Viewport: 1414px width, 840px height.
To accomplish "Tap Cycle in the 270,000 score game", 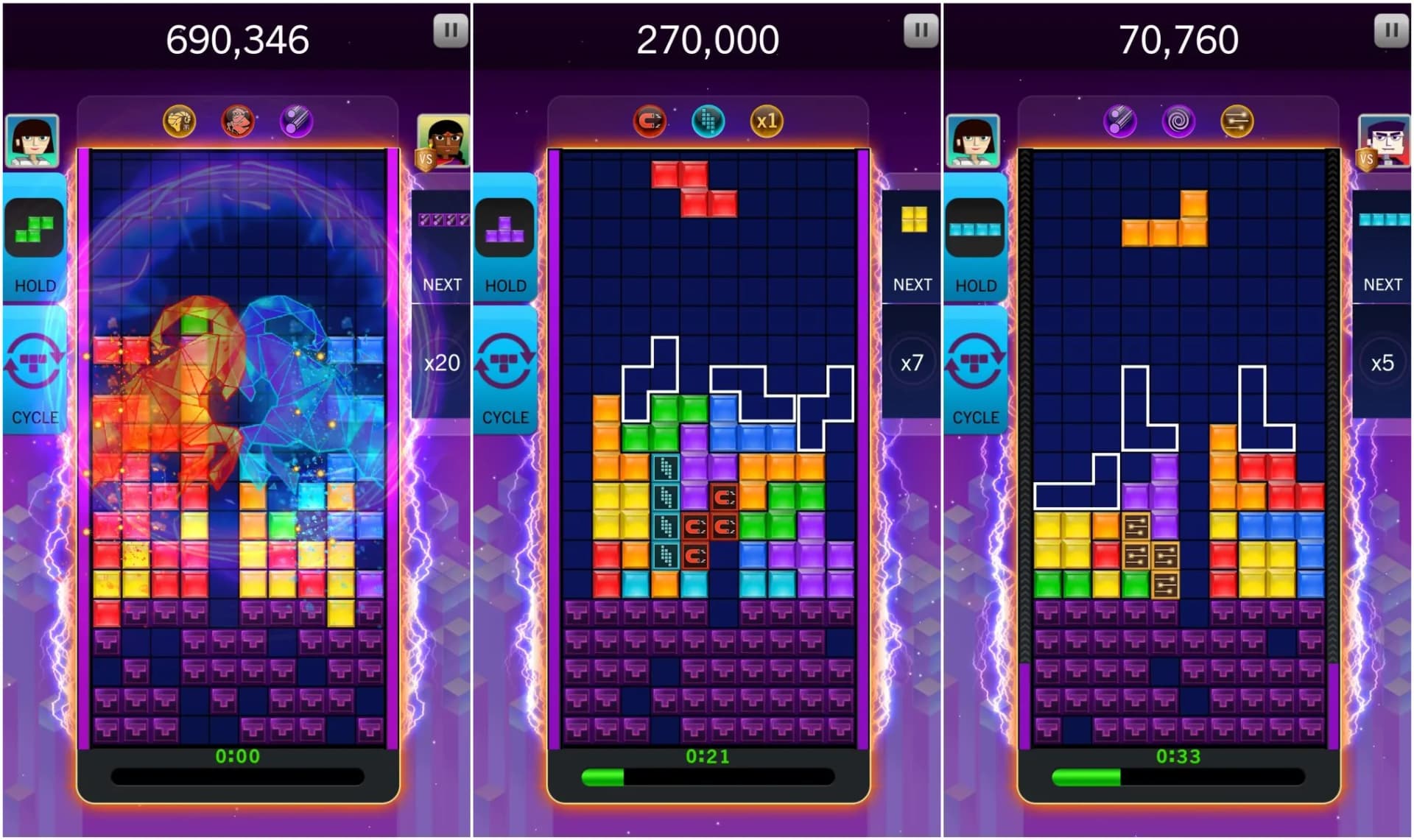I will pos(504,370).
